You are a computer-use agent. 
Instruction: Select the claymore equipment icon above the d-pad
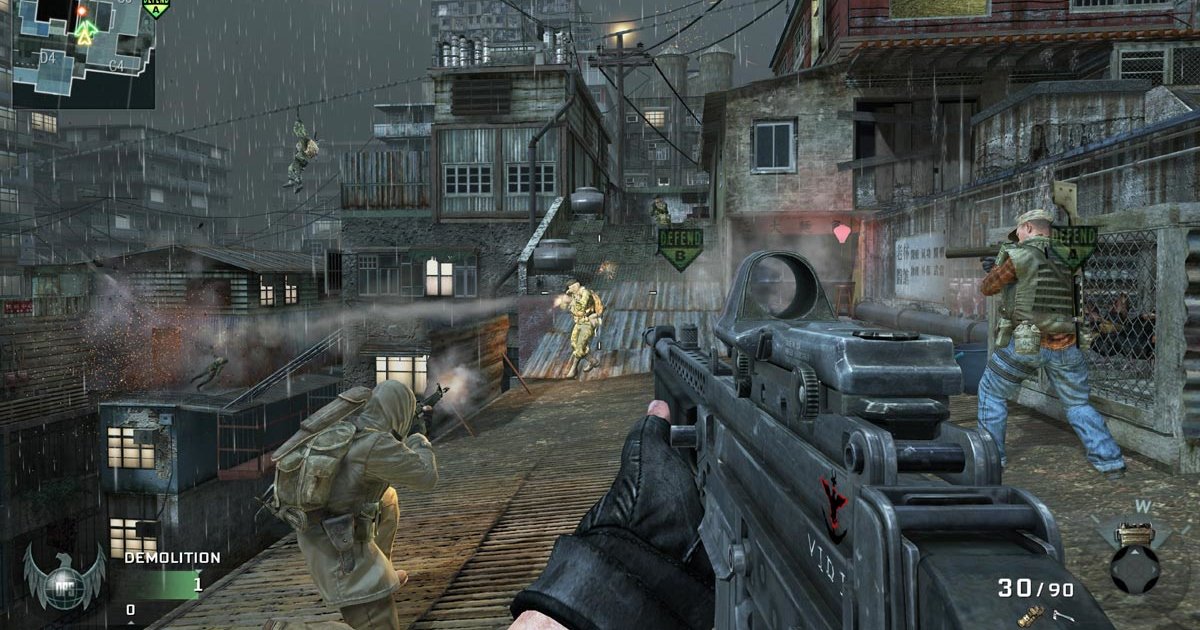1134,533
